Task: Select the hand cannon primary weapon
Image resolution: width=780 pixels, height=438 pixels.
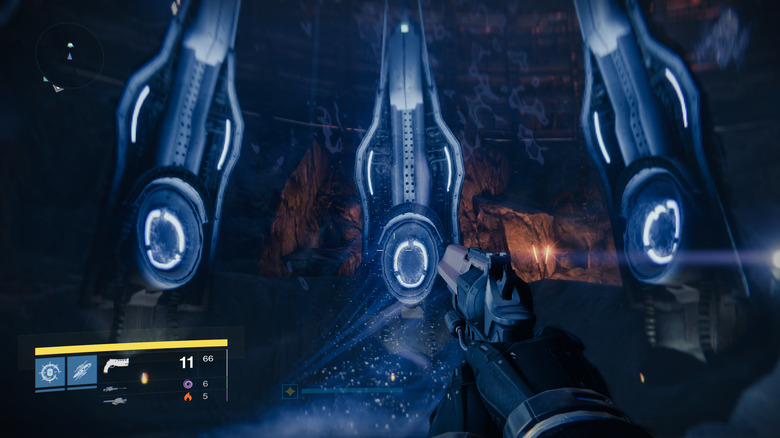Action: 118,364
